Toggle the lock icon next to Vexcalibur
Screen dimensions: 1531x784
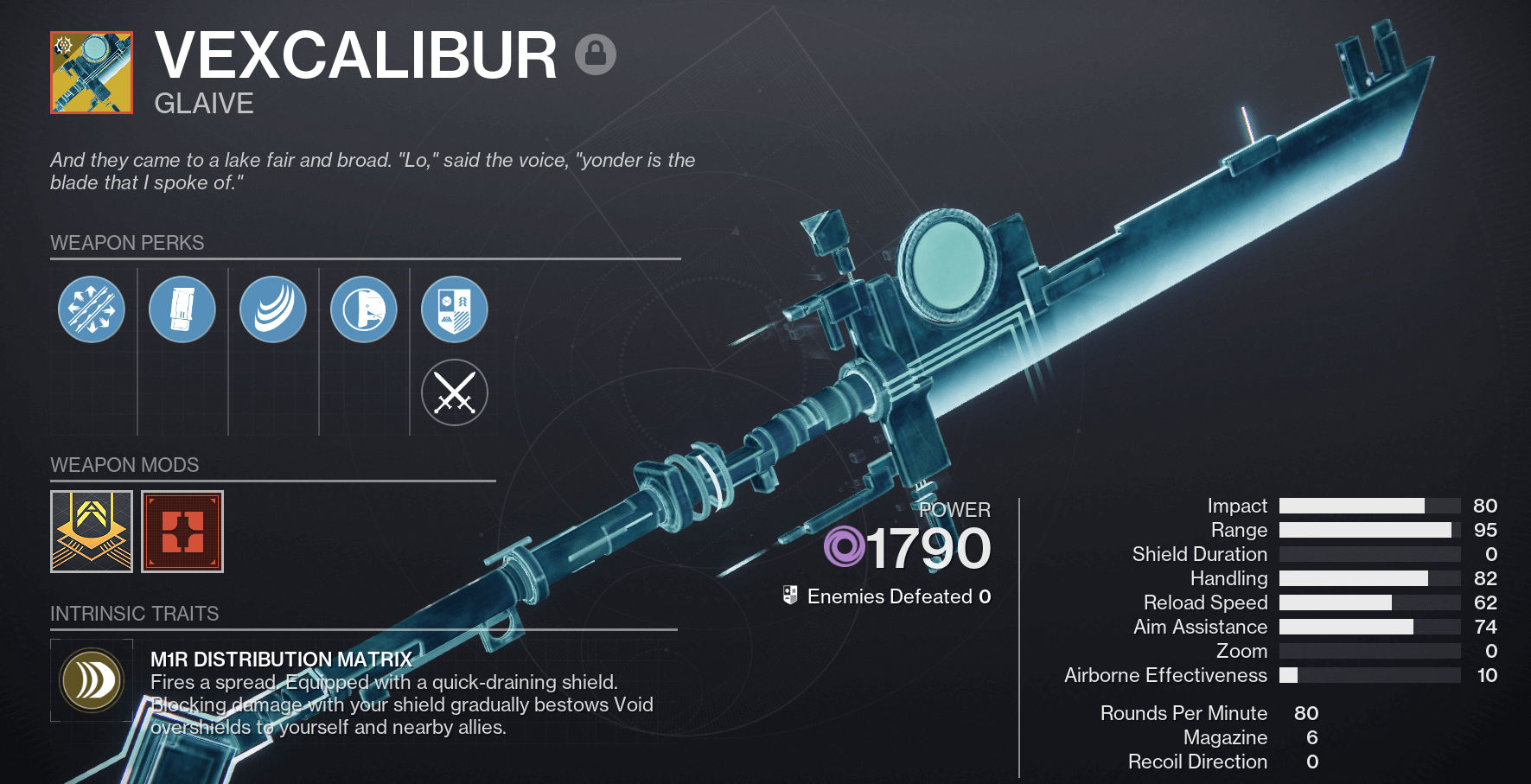(x=596, y=54)
